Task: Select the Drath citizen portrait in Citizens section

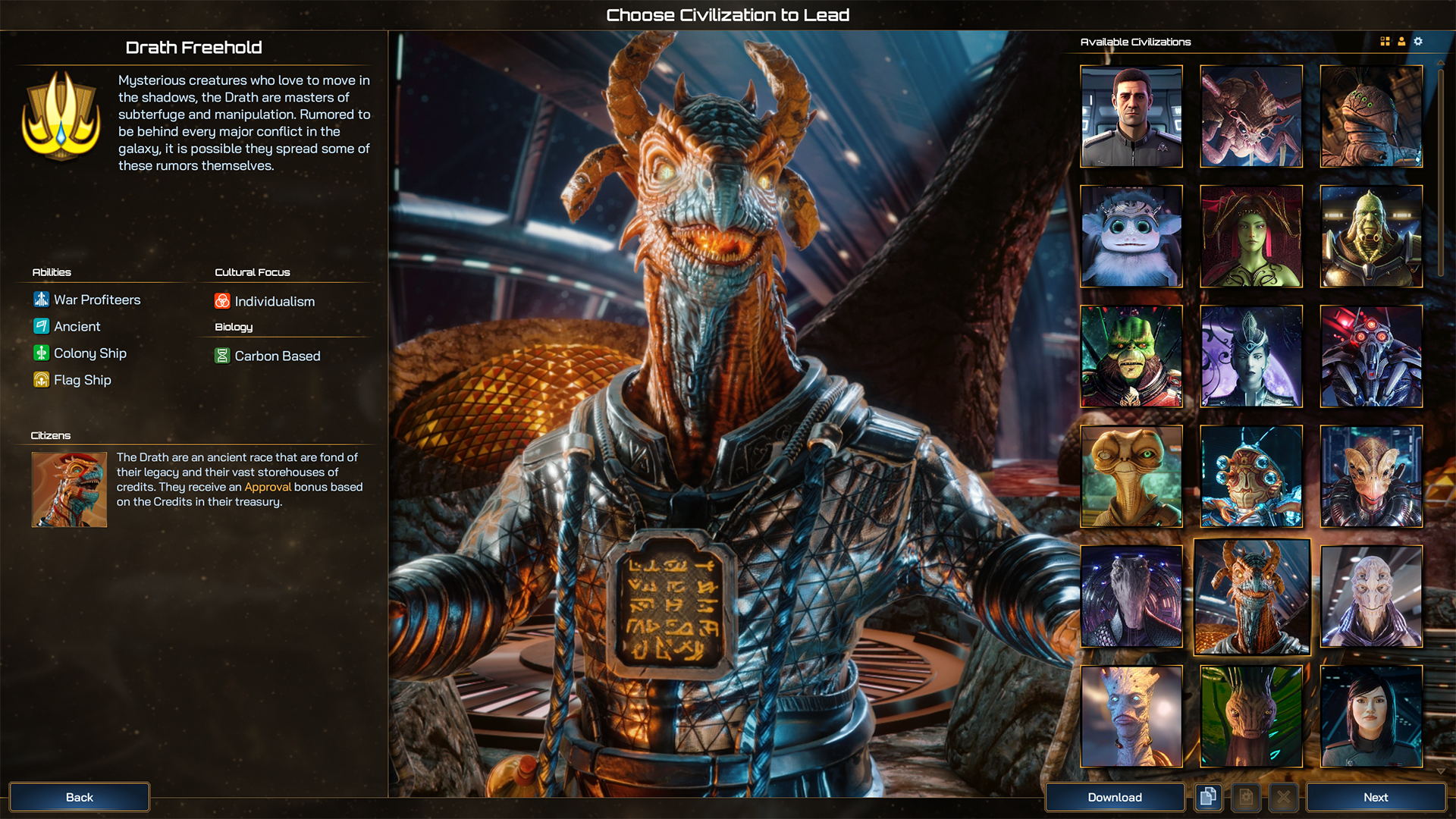Action: (x=68, y=489)
